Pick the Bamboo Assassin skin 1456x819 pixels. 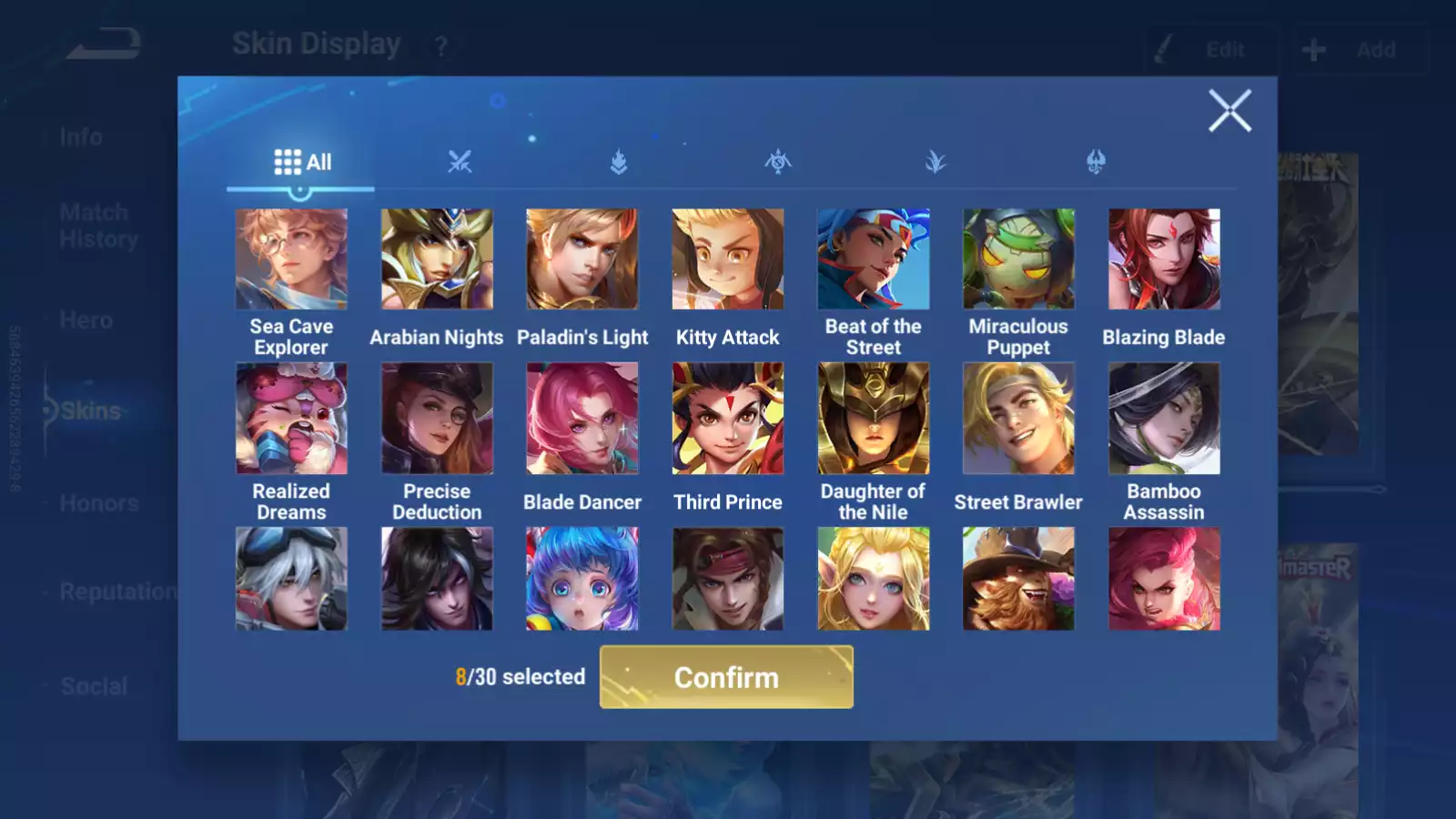[x=1164, y=419]
